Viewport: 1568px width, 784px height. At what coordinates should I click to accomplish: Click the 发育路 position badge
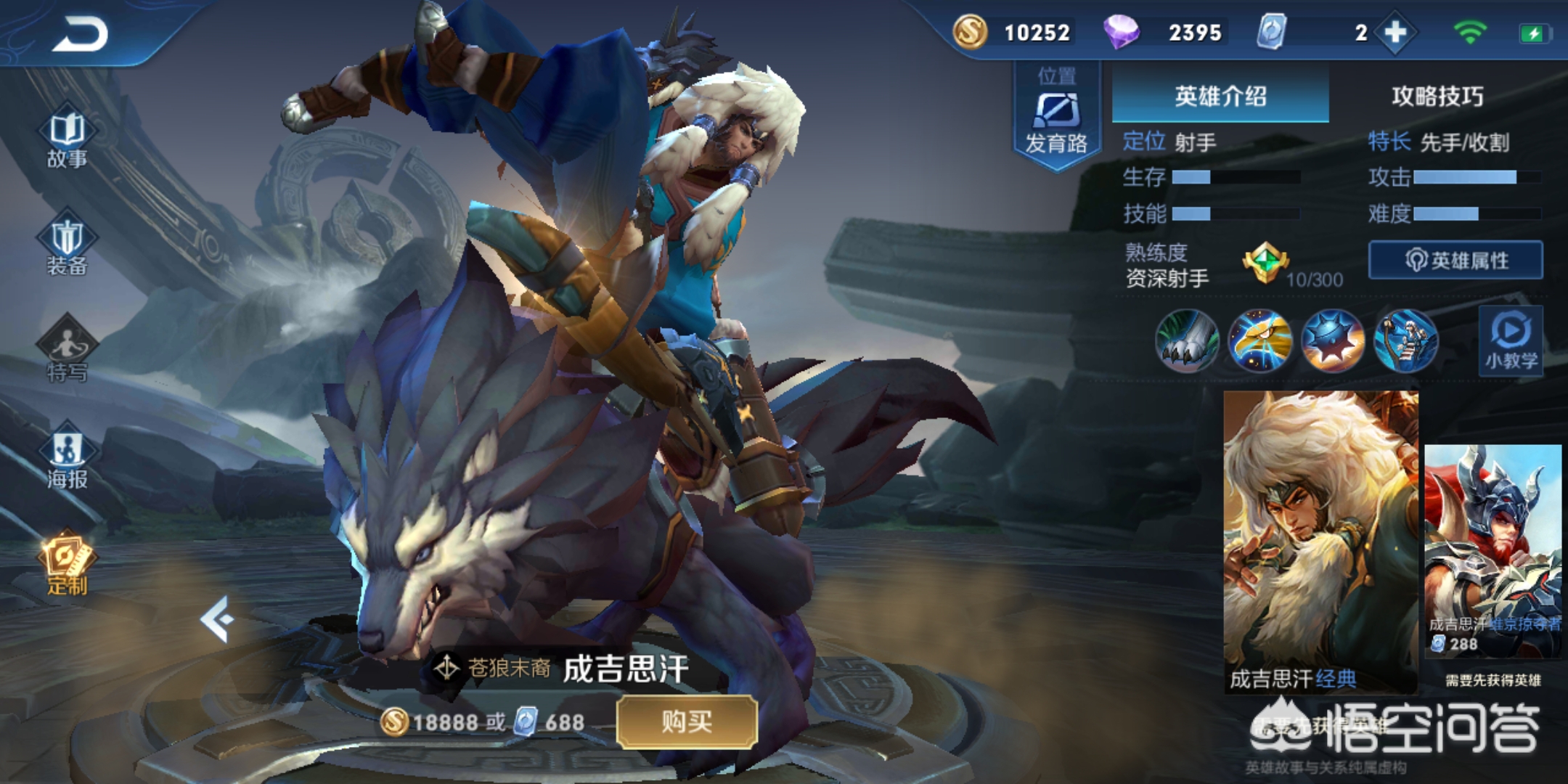coord(1056,116)
